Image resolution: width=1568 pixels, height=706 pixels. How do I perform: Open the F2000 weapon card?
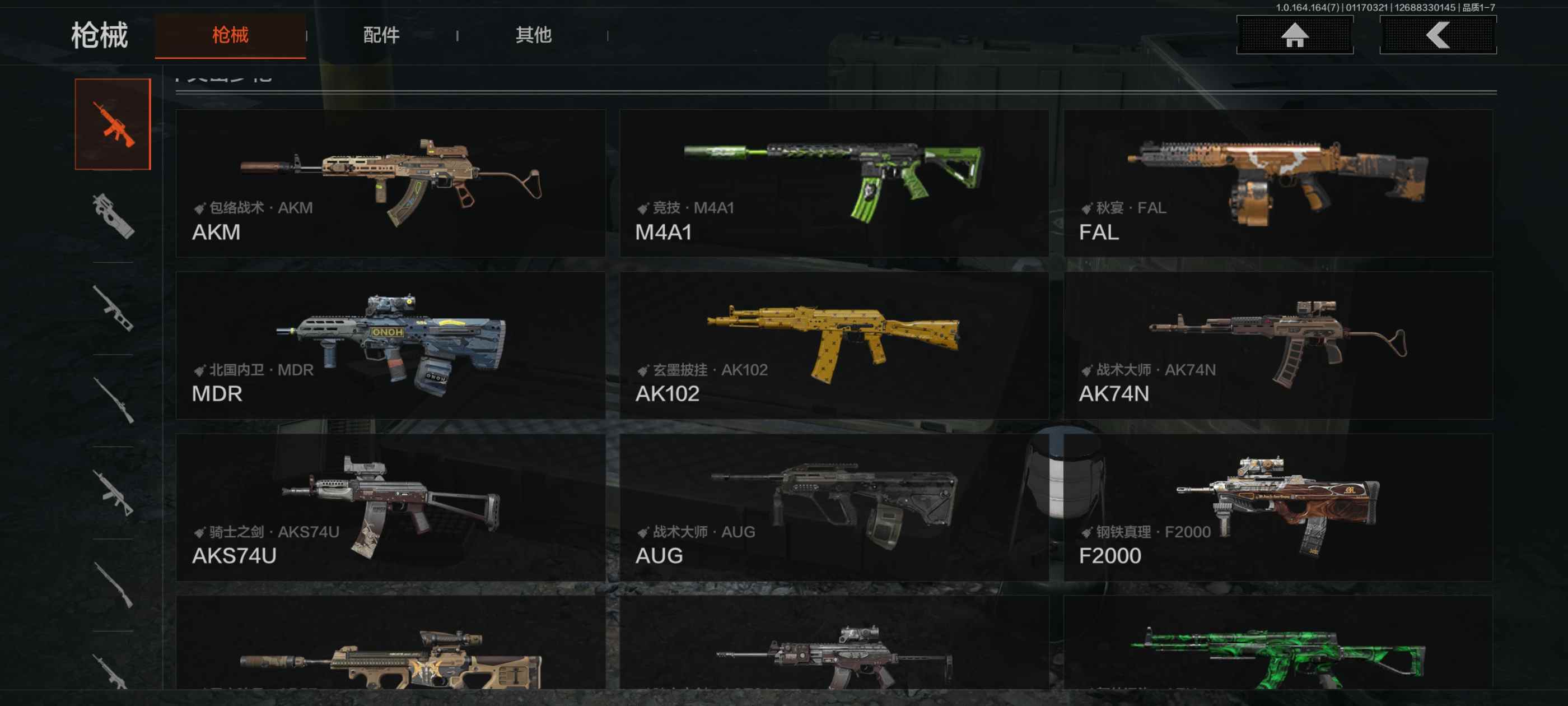coord(1278,507)
